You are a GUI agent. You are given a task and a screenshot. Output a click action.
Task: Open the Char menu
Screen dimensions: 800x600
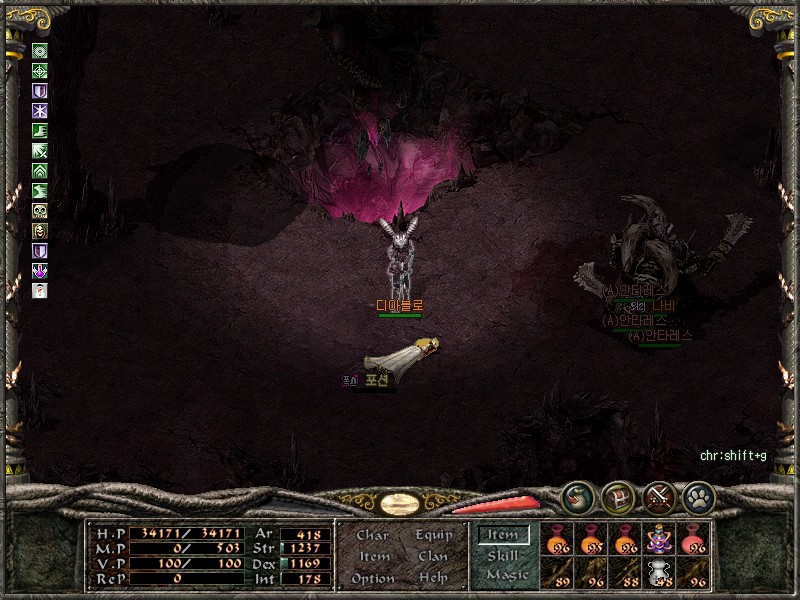pyautogui.click(x=373, y=536)
